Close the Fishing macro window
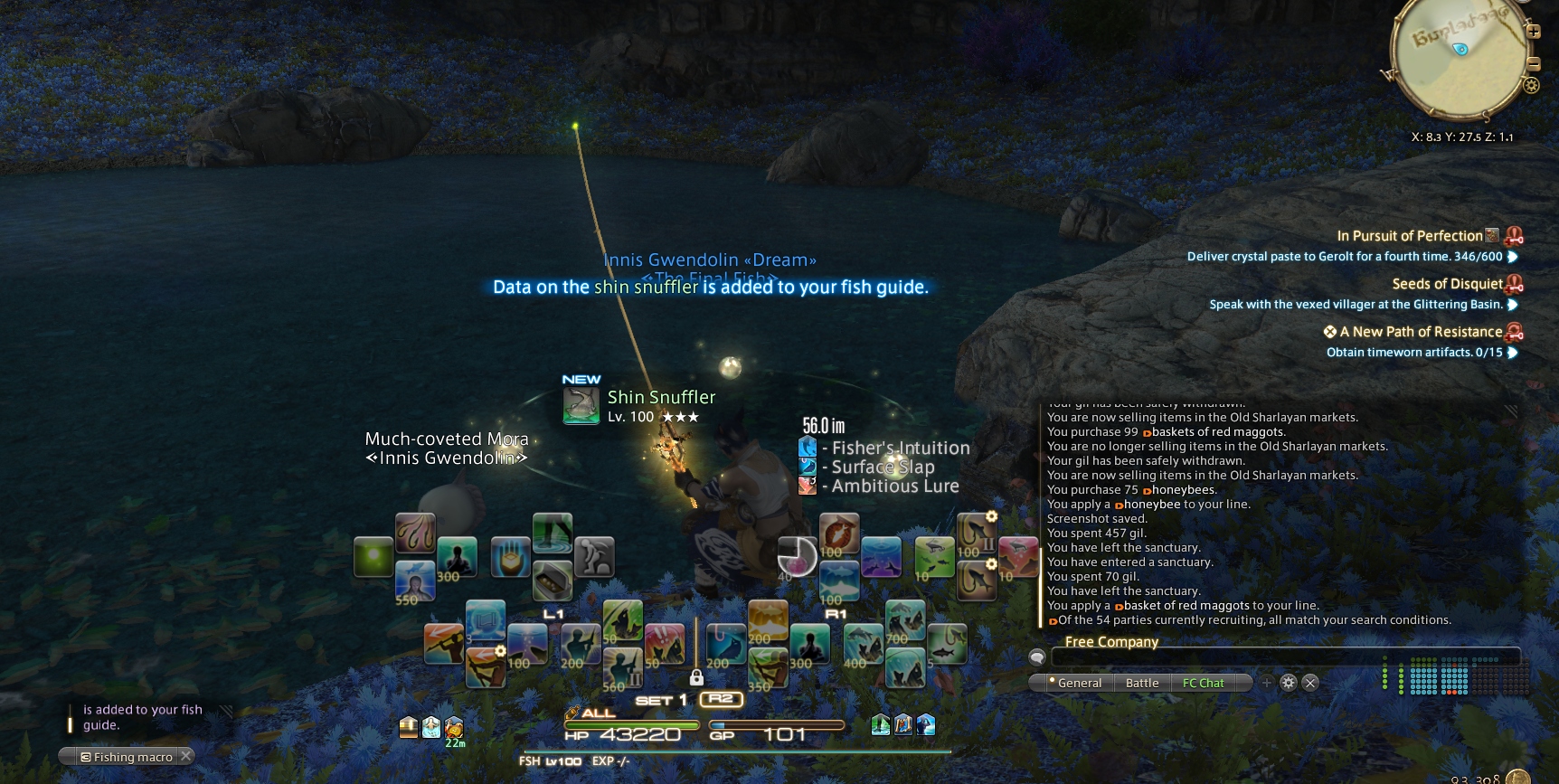This screenshot has width=1559, height=784. coord(185,756)
